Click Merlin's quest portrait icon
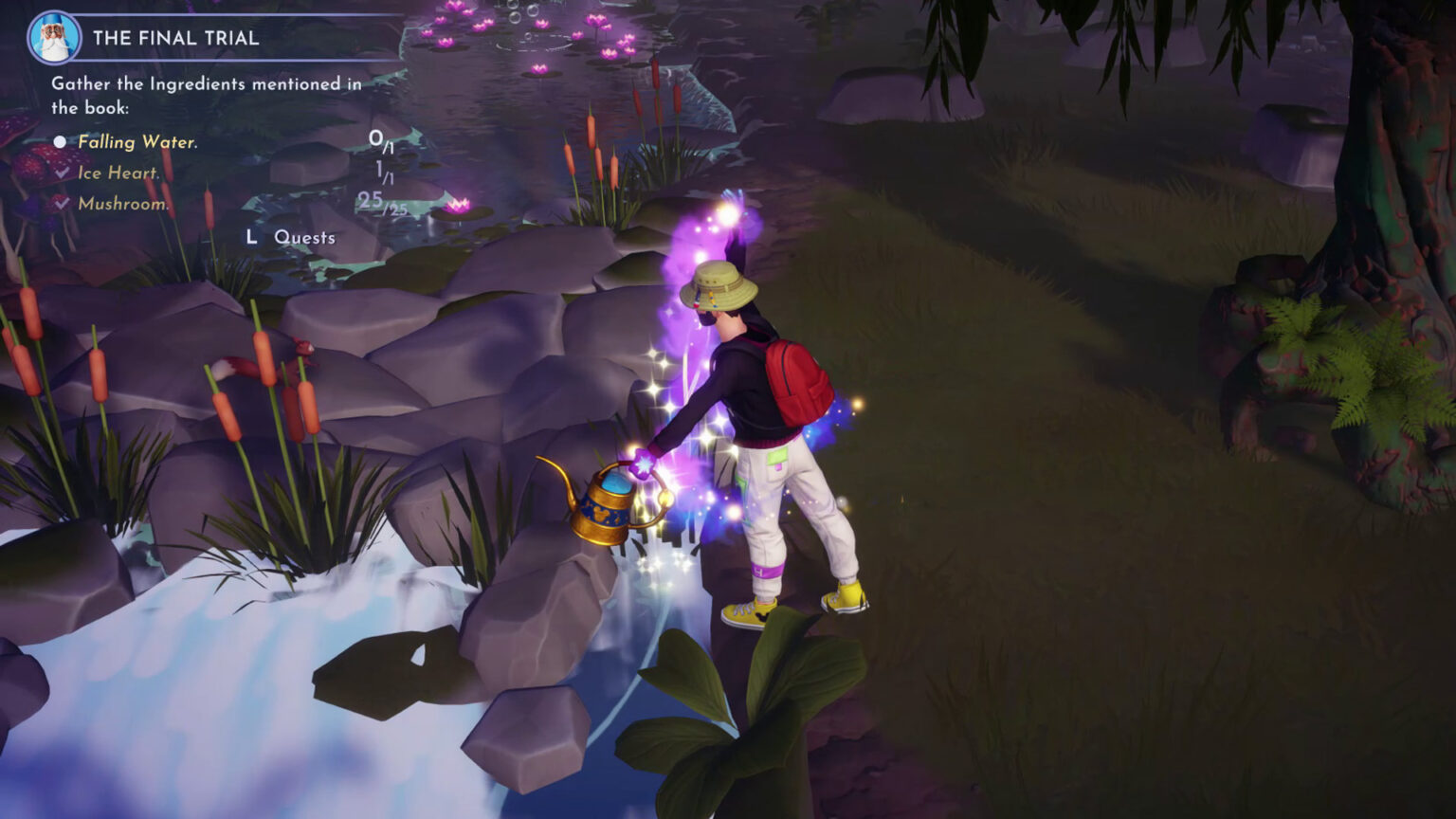This screenshot has width=1456, height=819. (54, 38)
